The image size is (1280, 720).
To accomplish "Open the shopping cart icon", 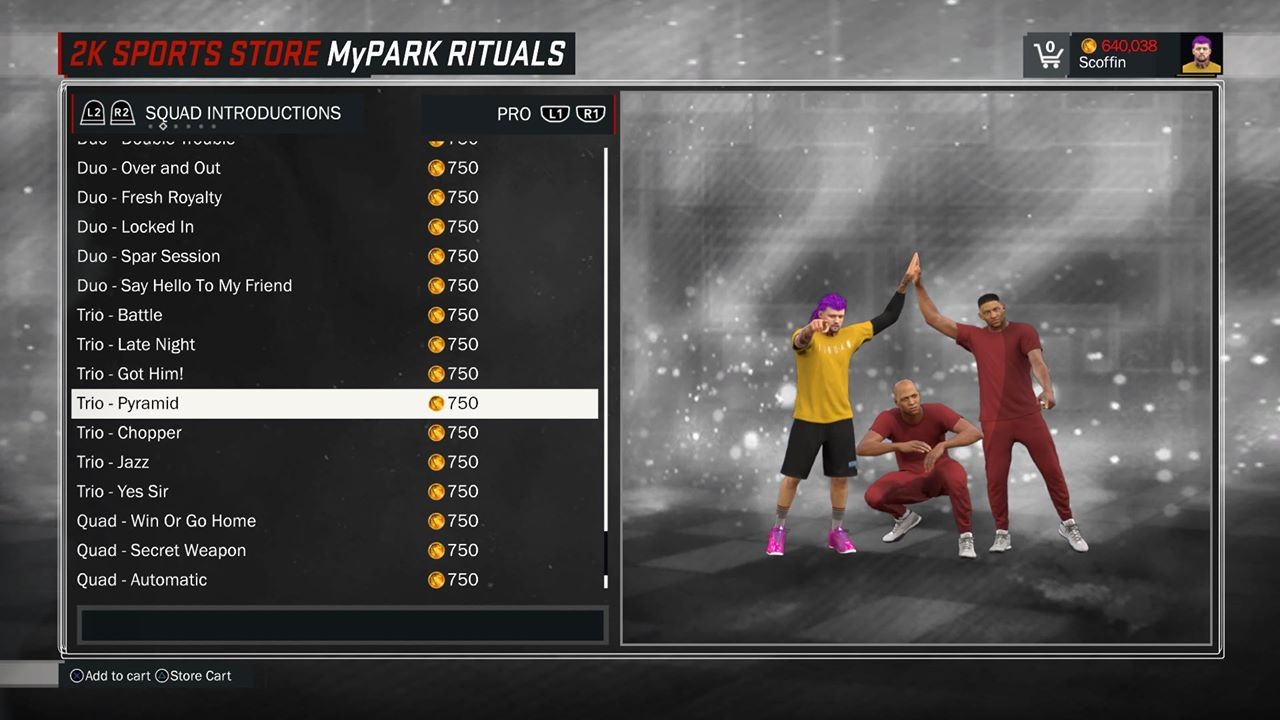I will pyautogui.click(x=1047, y=55).
